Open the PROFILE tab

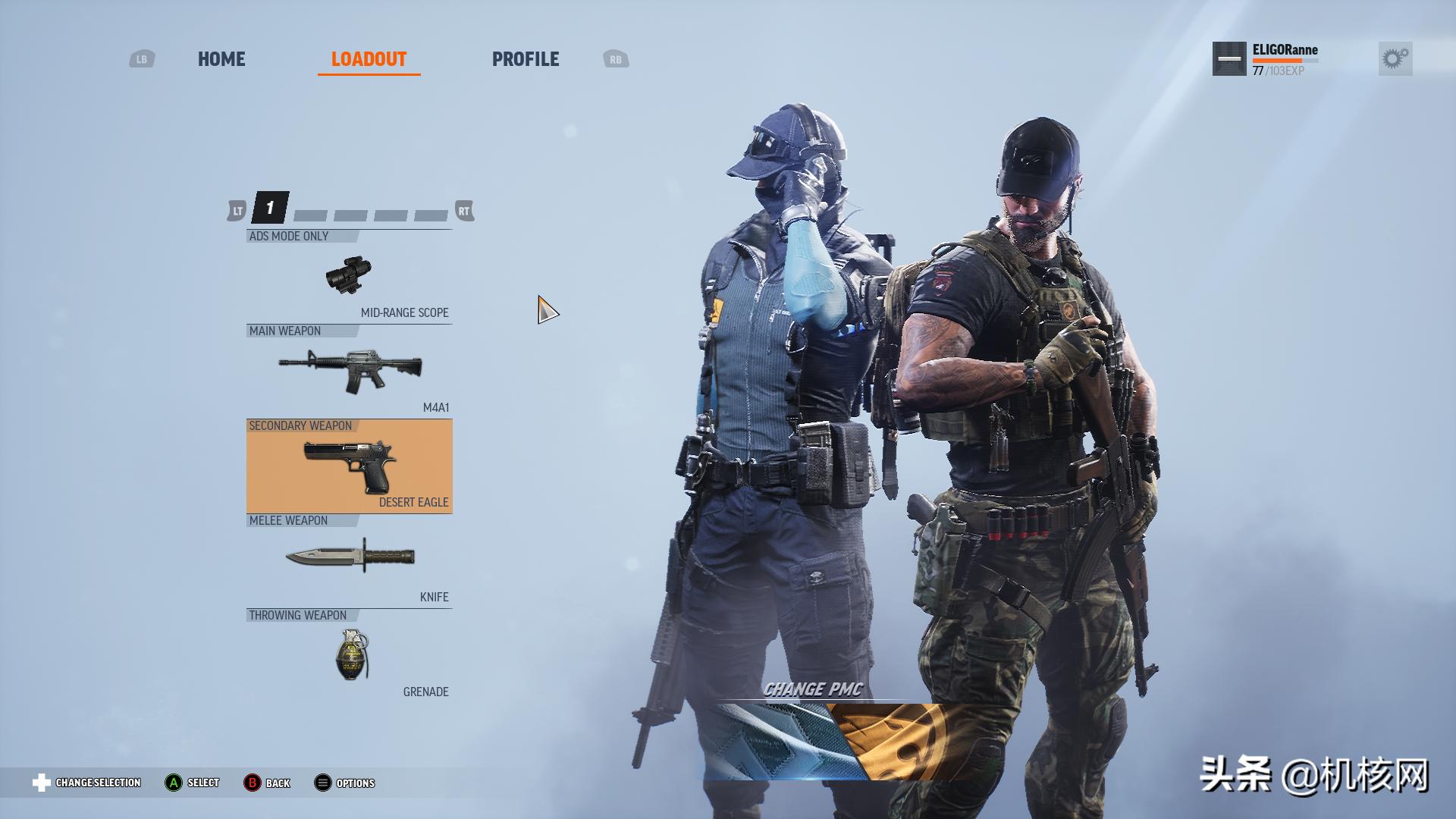click(525, 59)
